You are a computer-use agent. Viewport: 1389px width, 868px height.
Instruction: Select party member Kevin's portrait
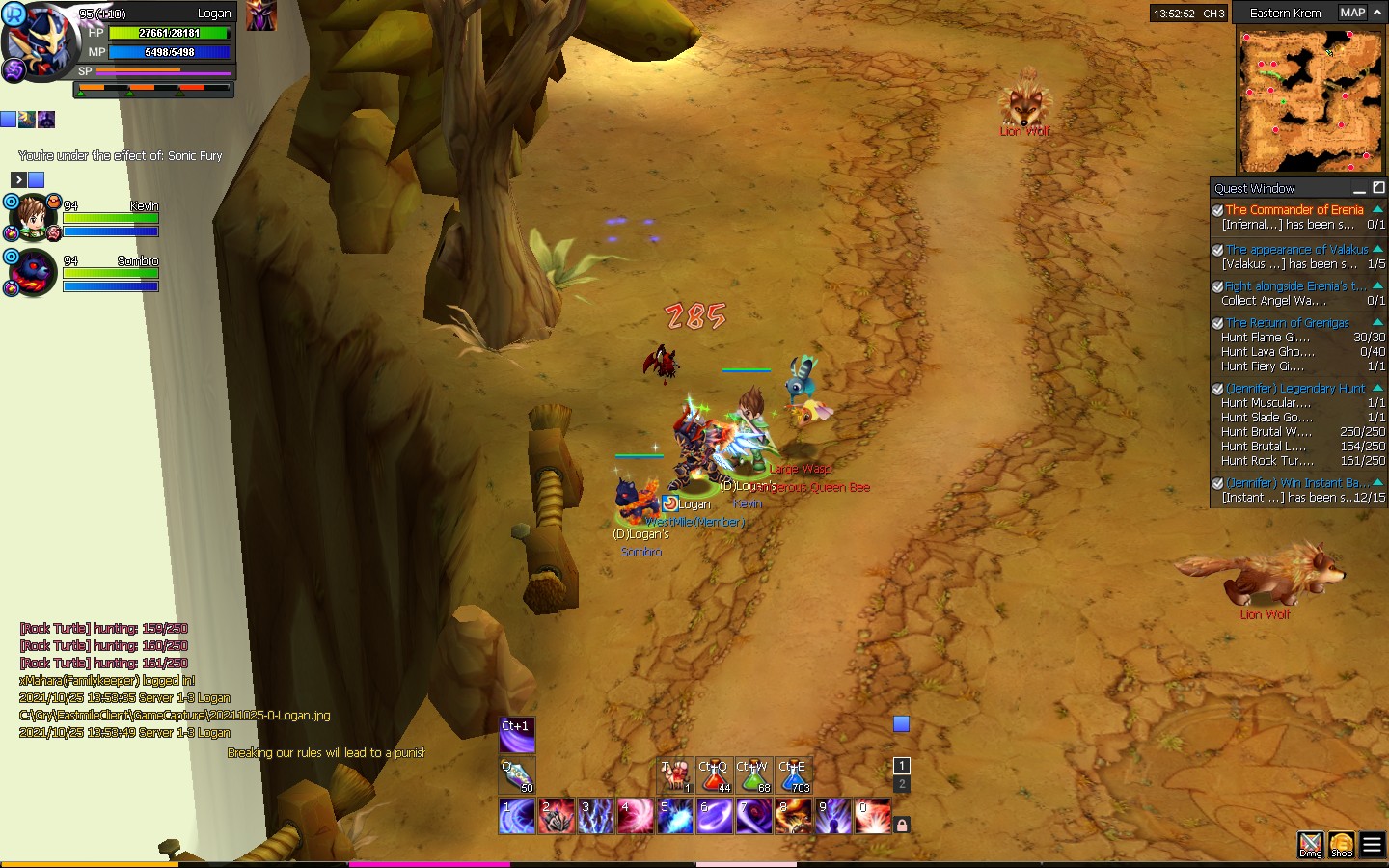click(x=33, y=218)
